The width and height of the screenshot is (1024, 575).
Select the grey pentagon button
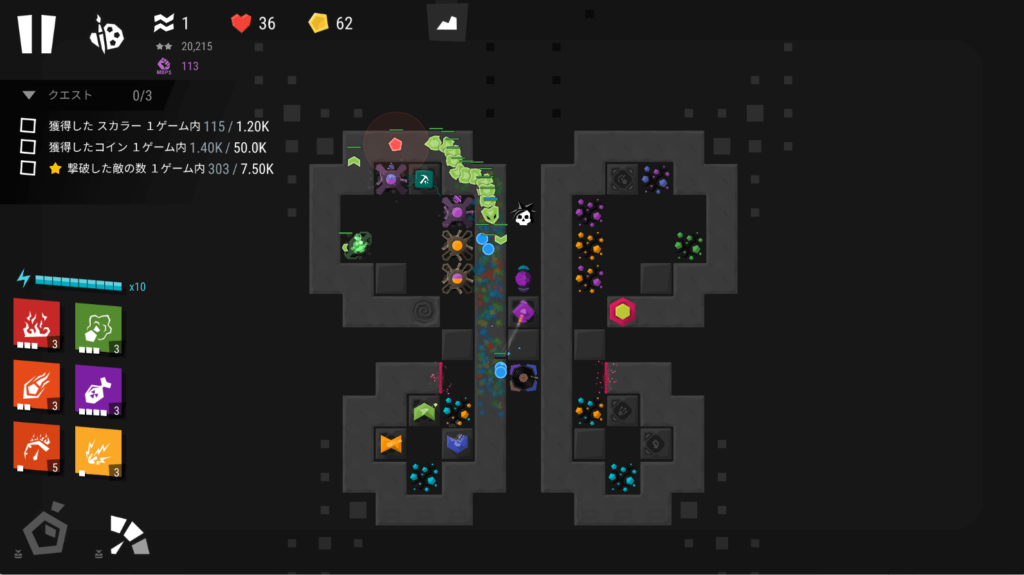pos(44,531)
